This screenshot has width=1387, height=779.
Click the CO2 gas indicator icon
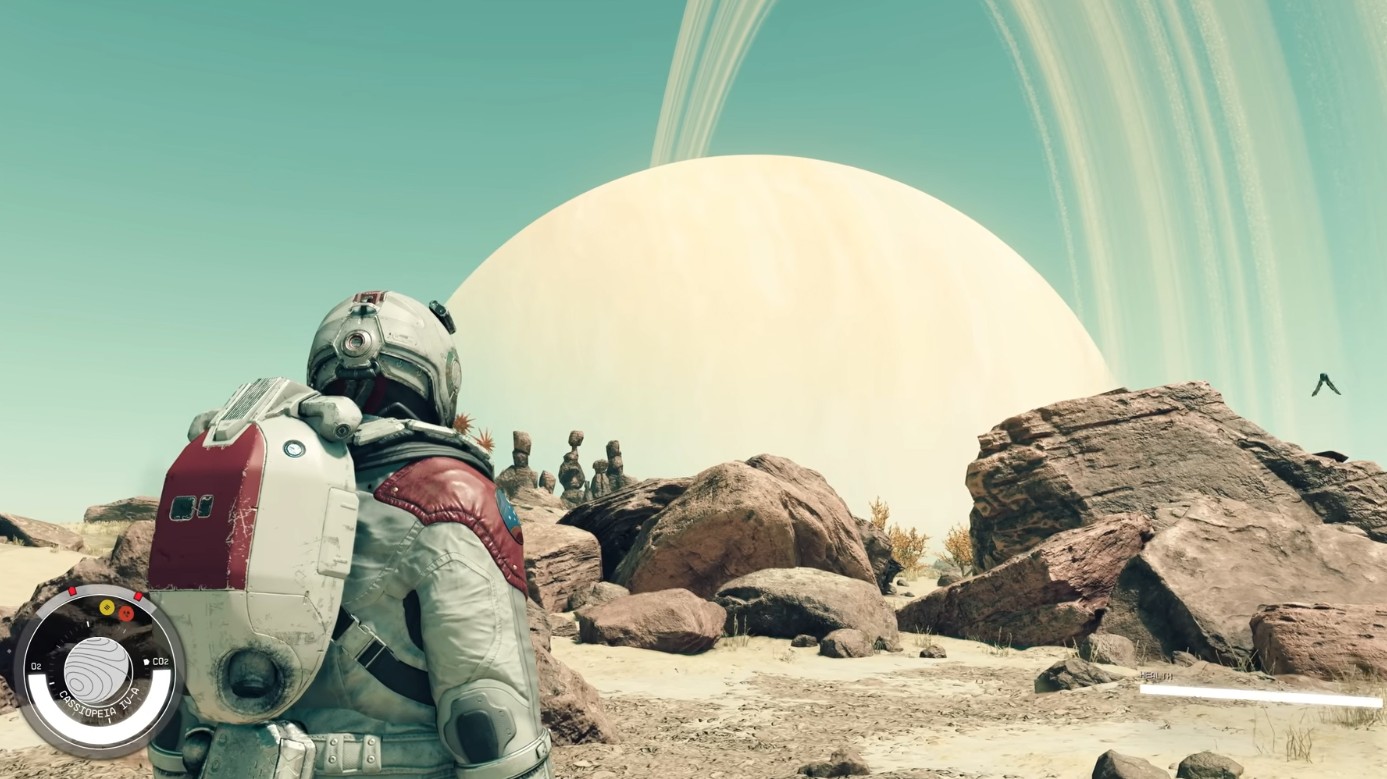click(148, 662)
